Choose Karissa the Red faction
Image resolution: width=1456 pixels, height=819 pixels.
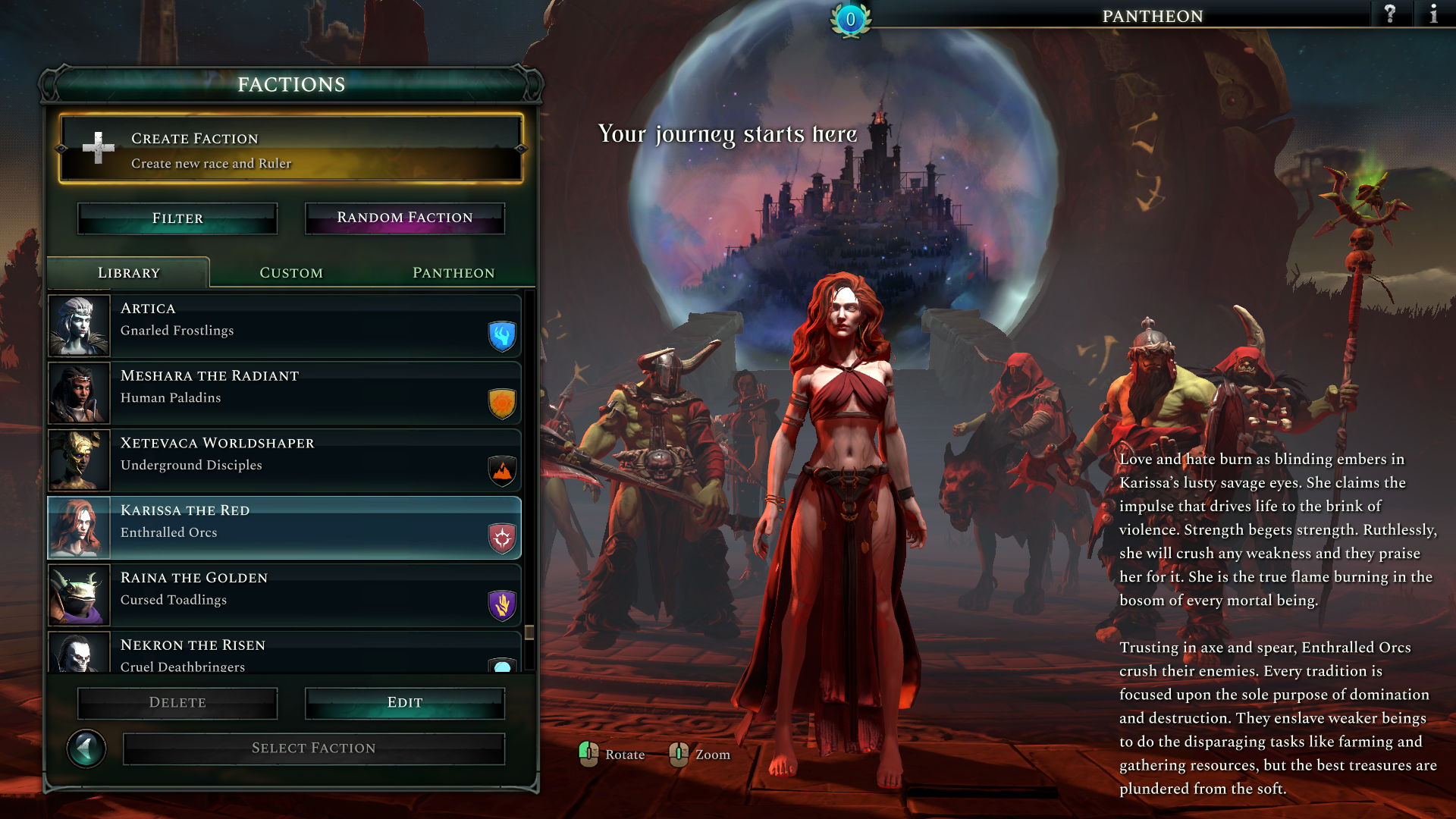point(284,528)
